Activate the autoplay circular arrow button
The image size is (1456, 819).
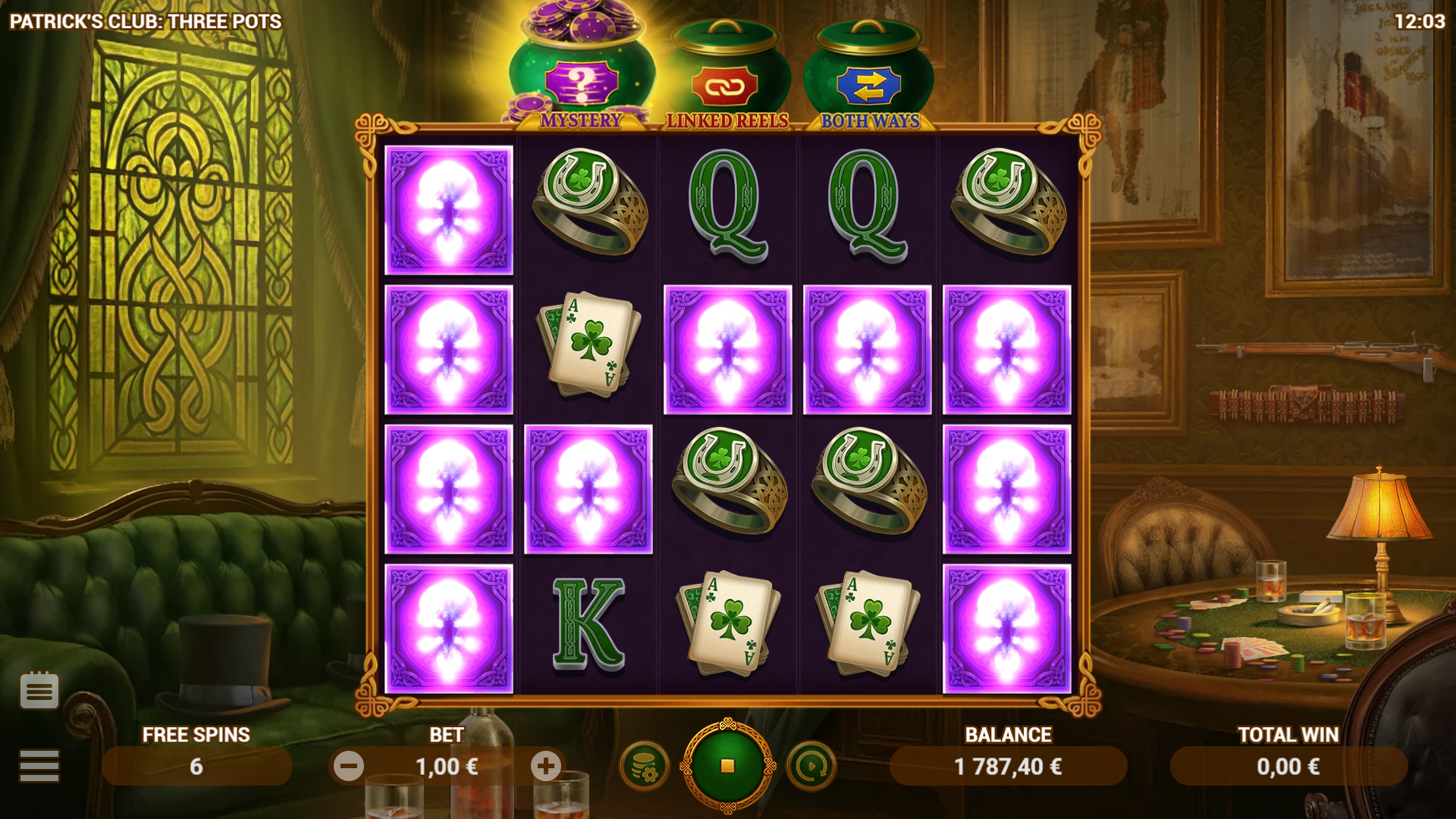(811, 767)
